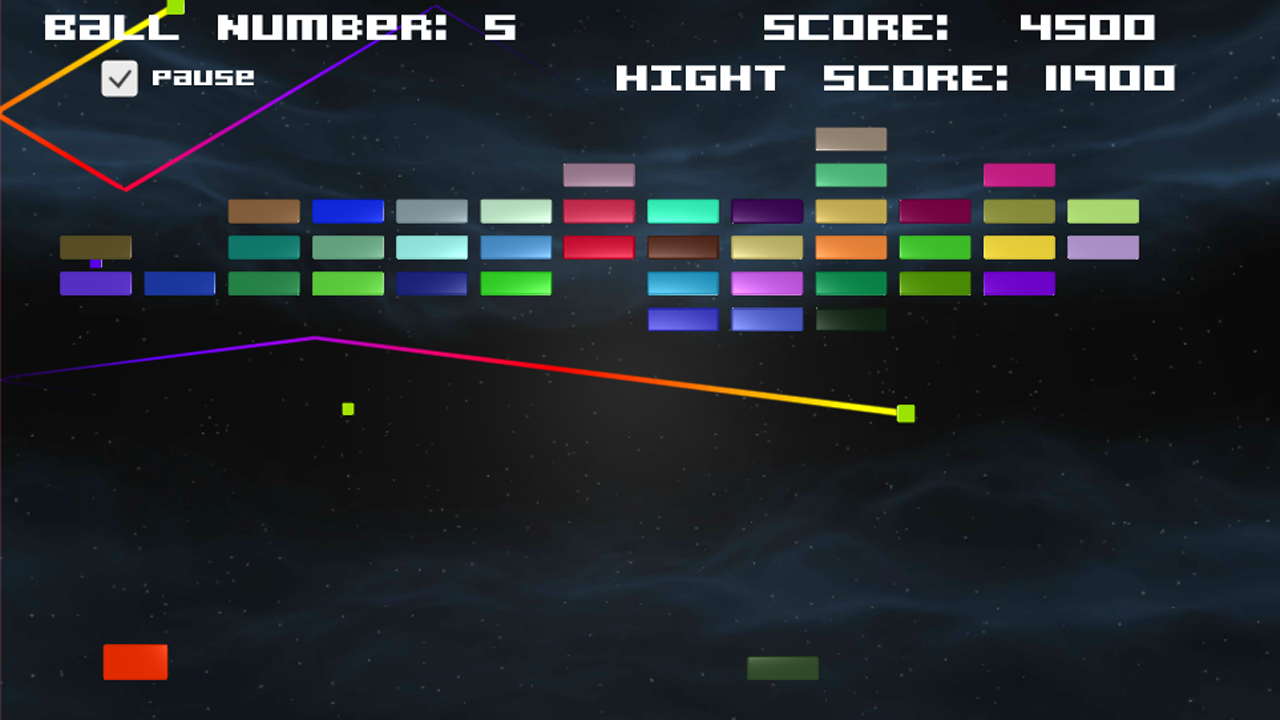Click the dark green block near the bottom
1280x720 pixels.
pyautogui.click(x=783, y=668)
